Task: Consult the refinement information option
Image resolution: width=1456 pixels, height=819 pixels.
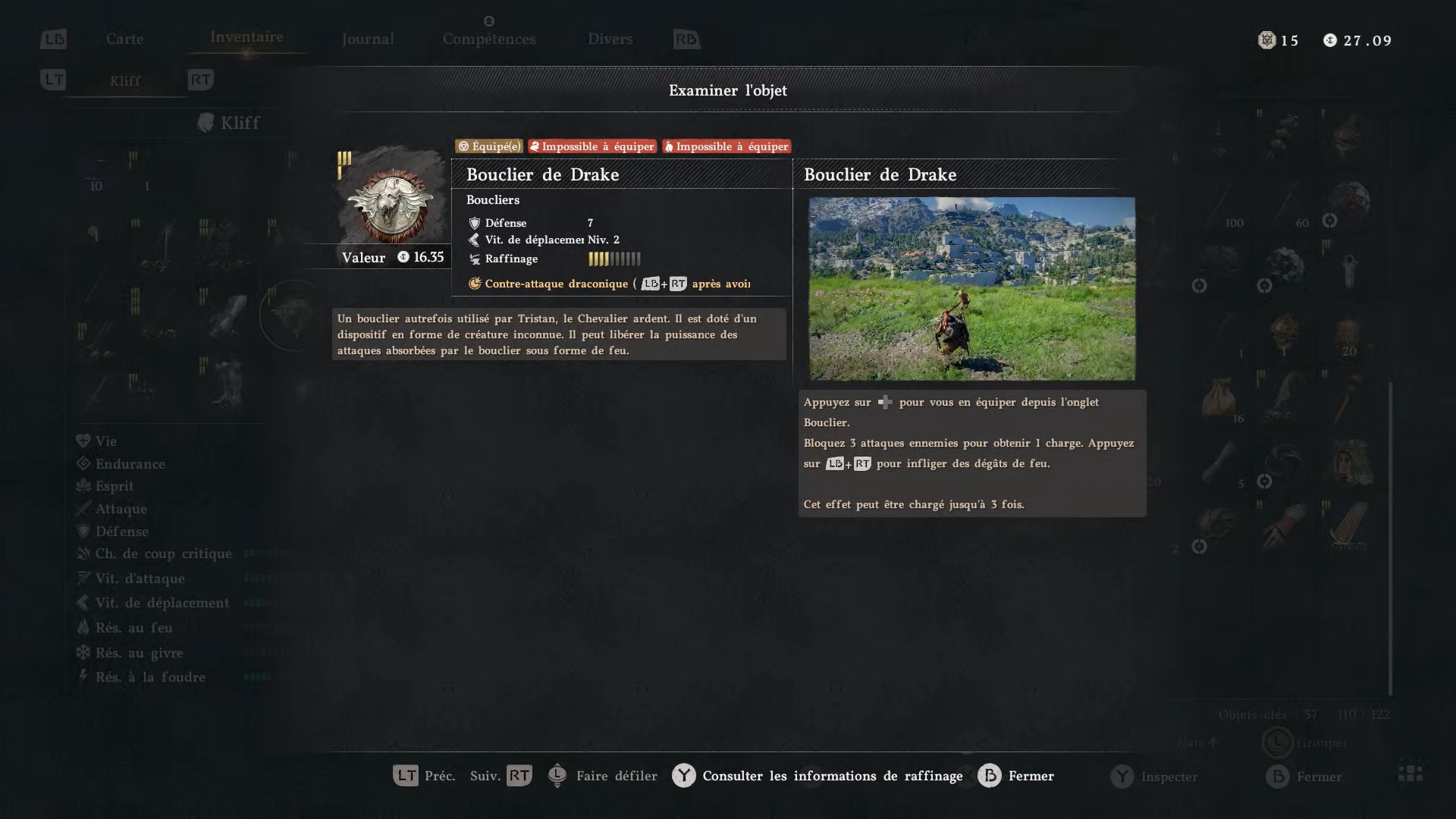Action: [831, 776]
